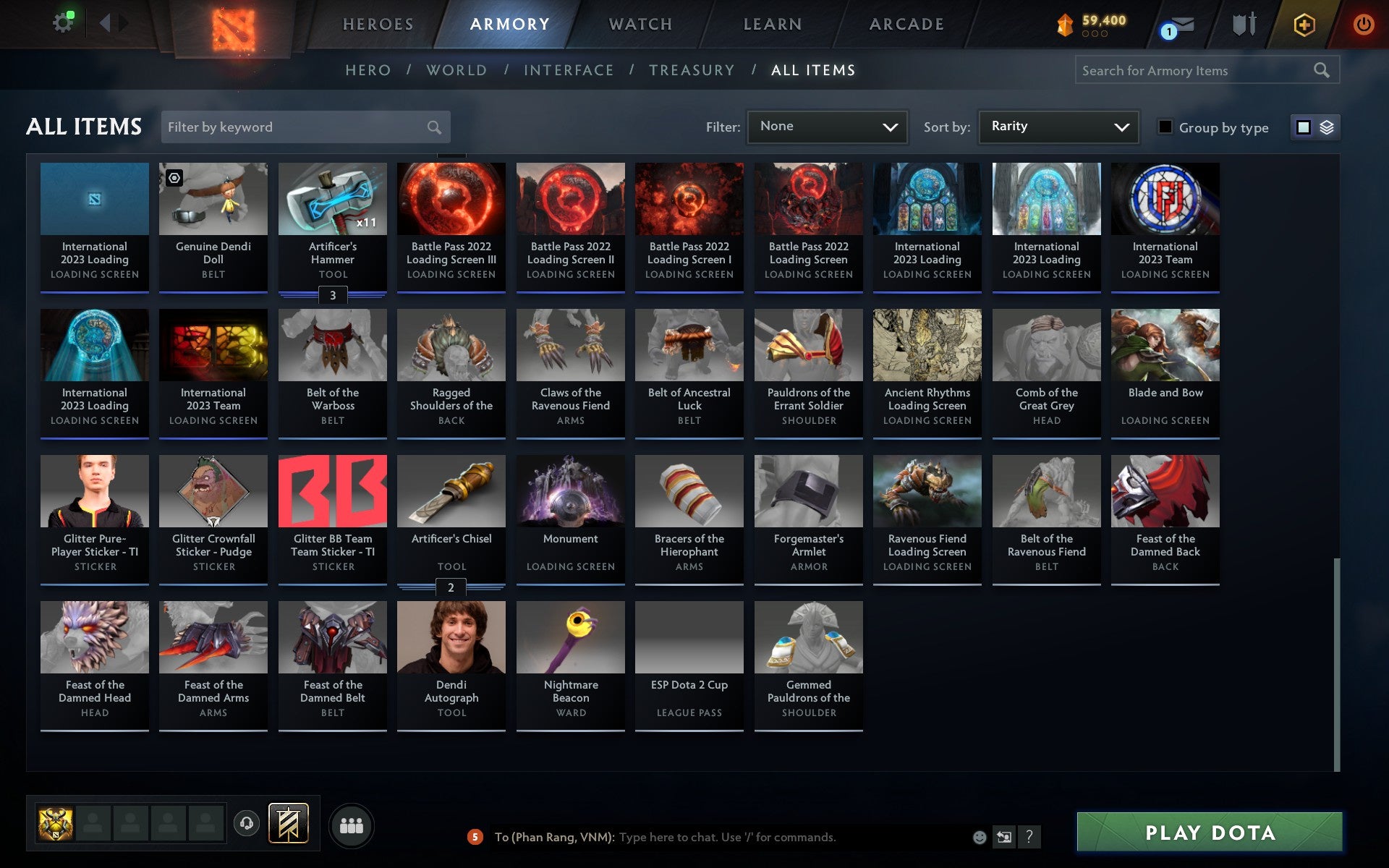1389x868 pixels.
Task: Open the Sort by Rarity dropdown
Action: click(x=1058, y=127)
